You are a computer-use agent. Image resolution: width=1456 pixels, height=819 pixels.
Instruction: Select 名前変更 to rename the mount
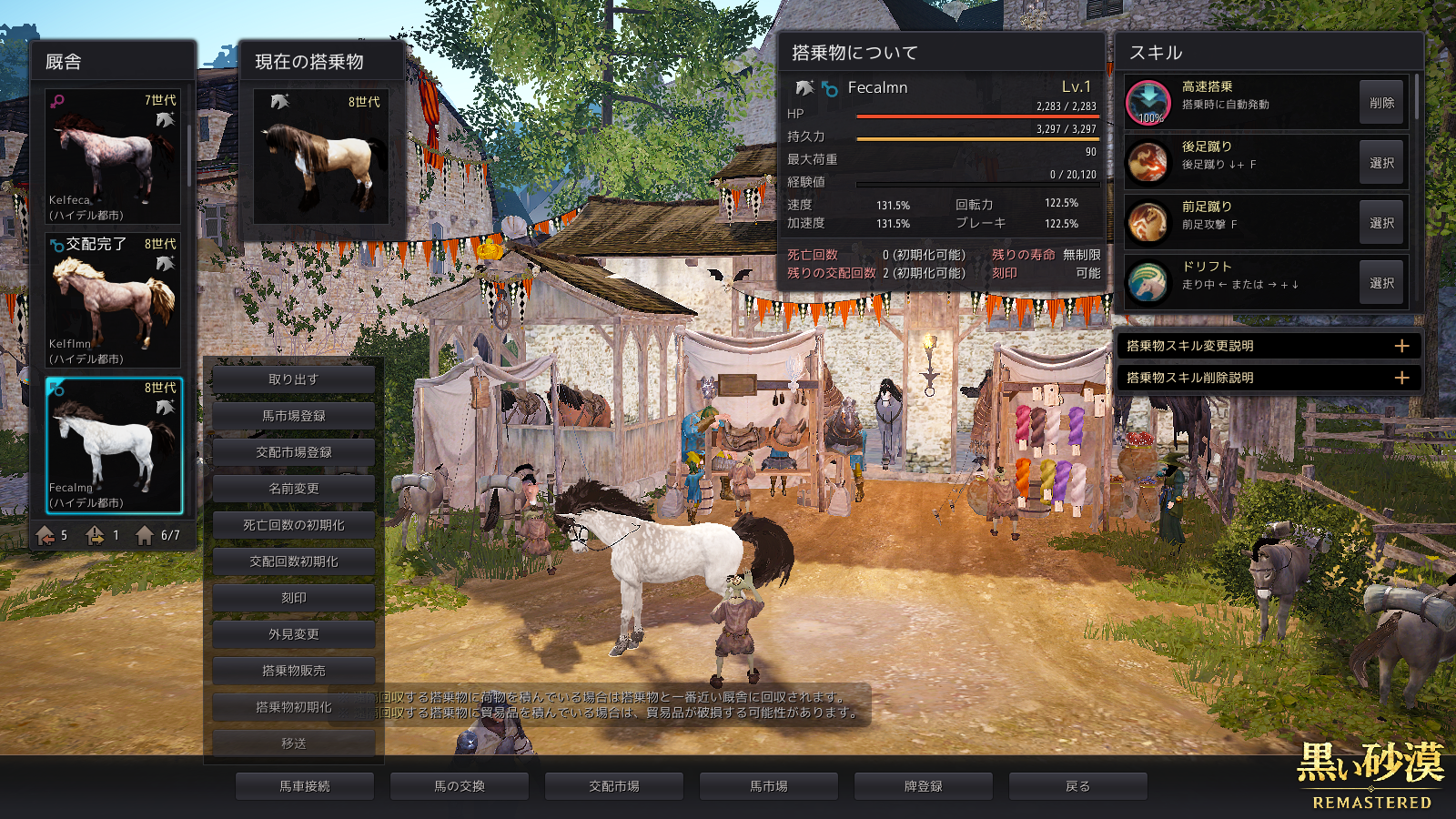pyautogui.click(x=293, y=489)
